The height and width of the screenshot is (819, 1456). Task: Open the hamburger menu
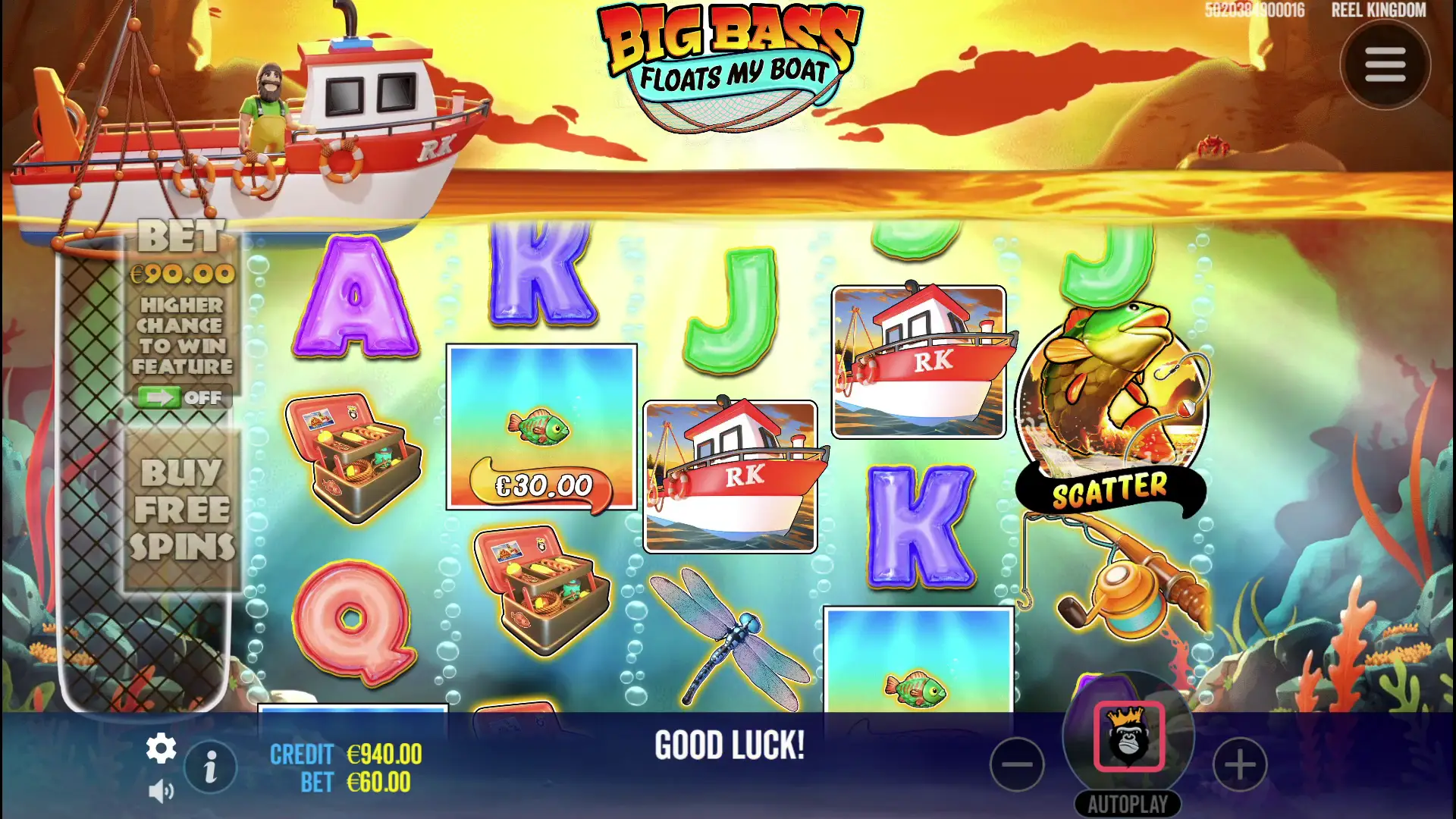(1385, 65)
